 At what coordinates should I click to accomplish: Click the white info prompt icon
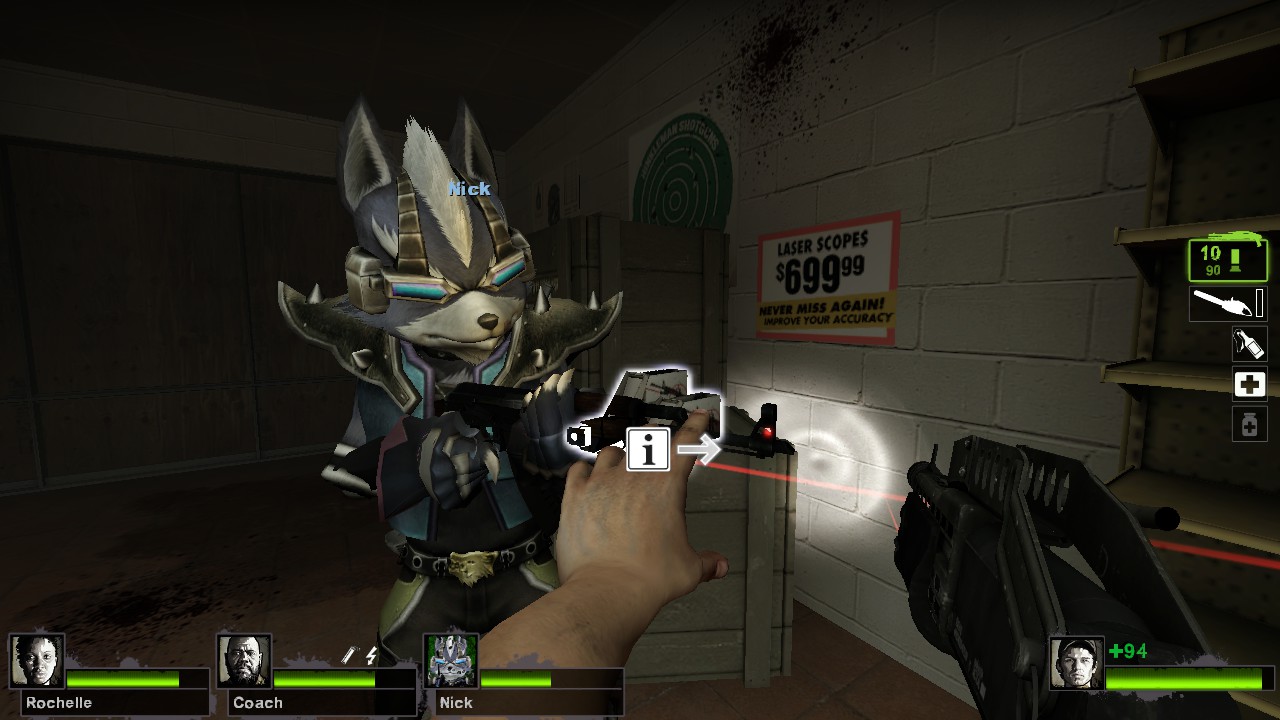(x=651, y=451)
